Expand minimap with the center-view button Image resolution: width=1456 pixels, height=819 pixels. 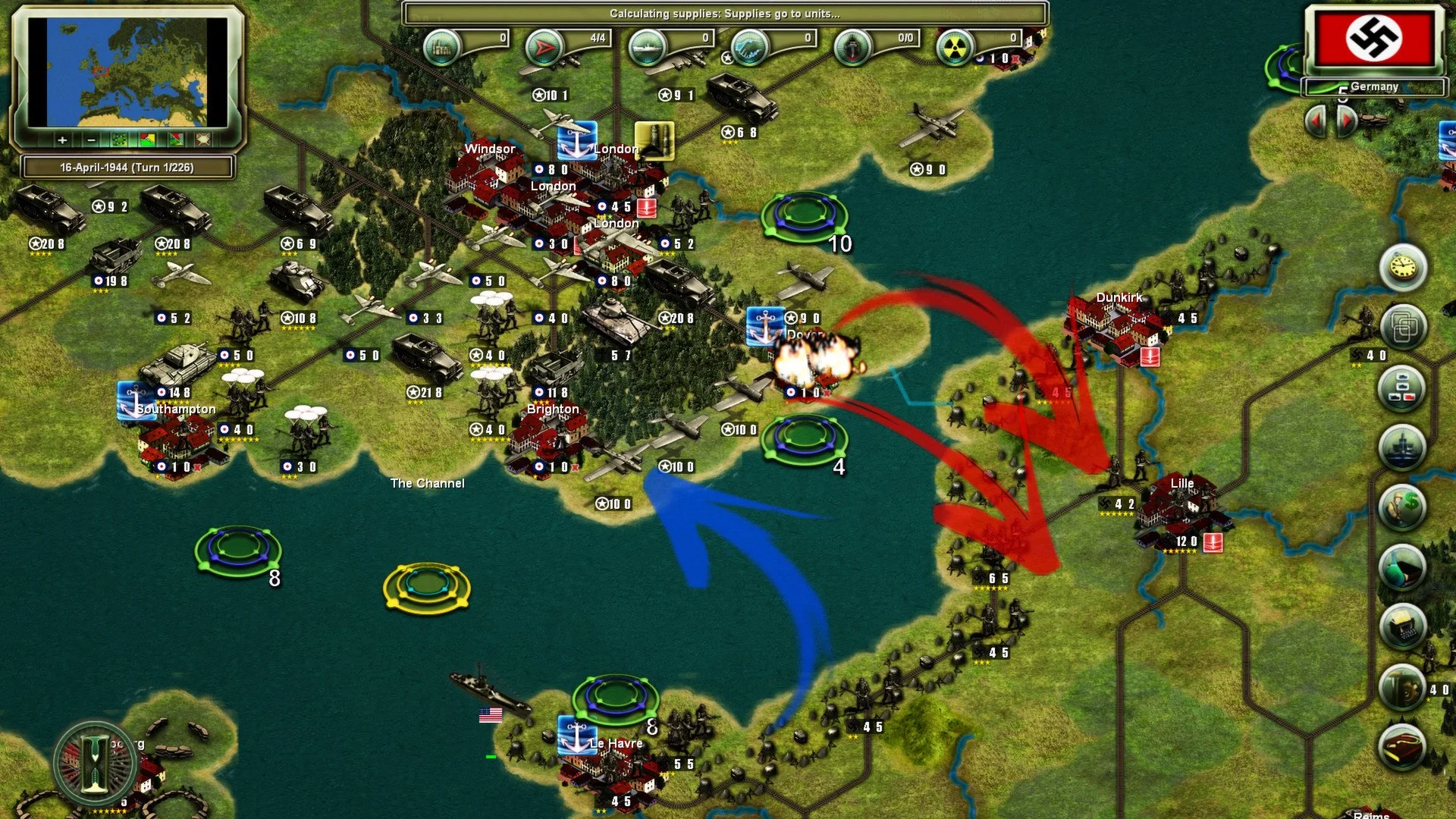[x=203, y=140]
